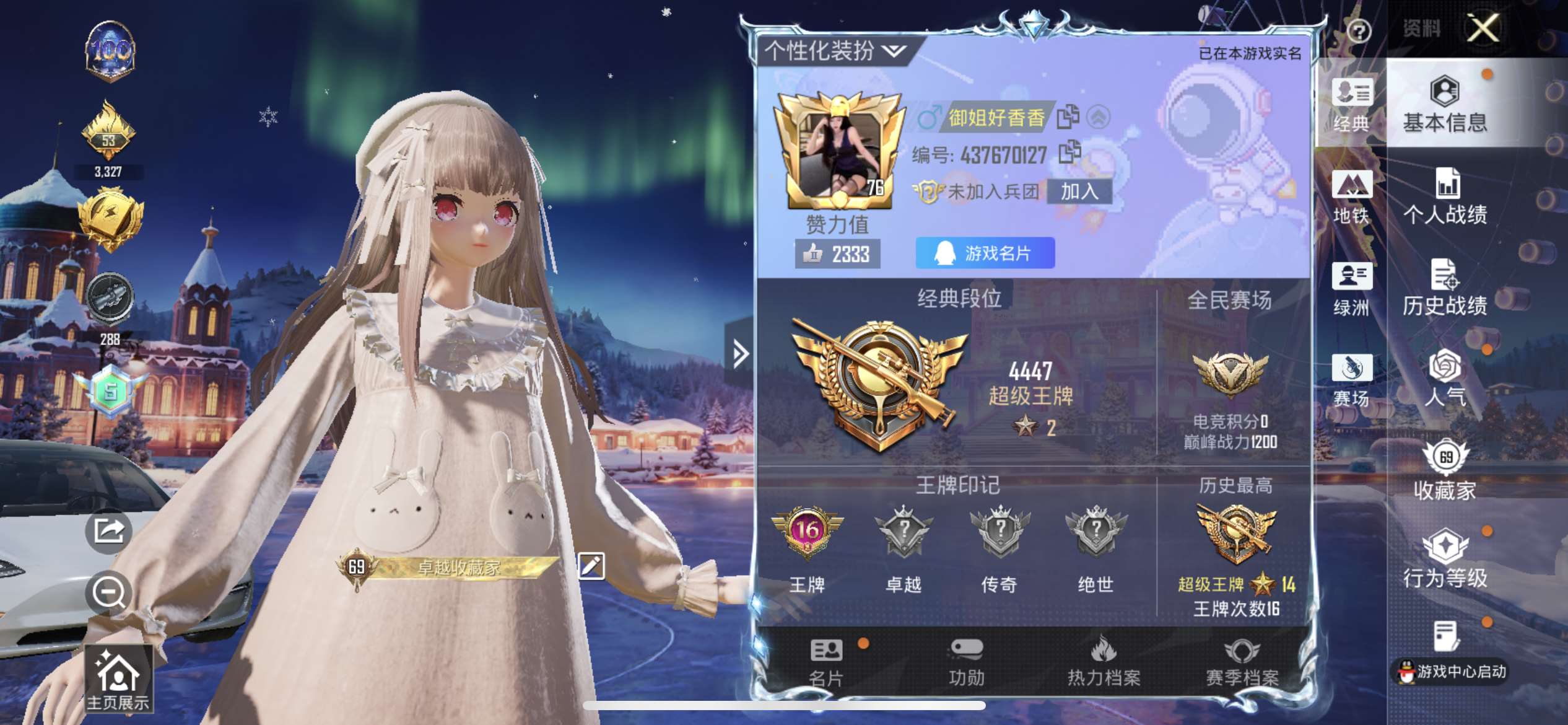Open the 名片 bottom tab

point(826,663)
